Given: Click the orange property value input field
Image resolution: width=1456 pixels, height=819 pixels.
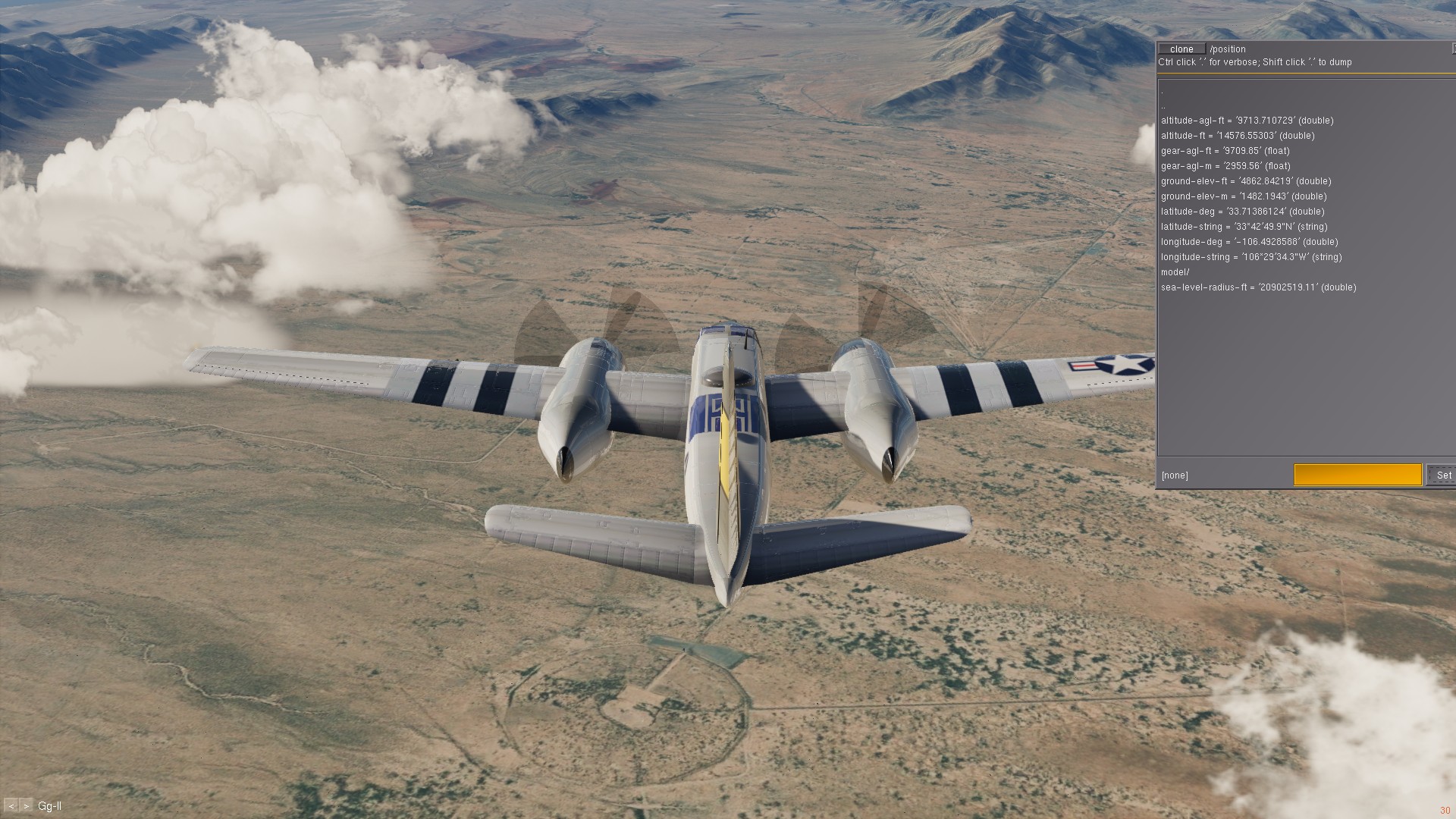Looking at the screenshot, I should pyautogui.click(x=1357, y=475).
